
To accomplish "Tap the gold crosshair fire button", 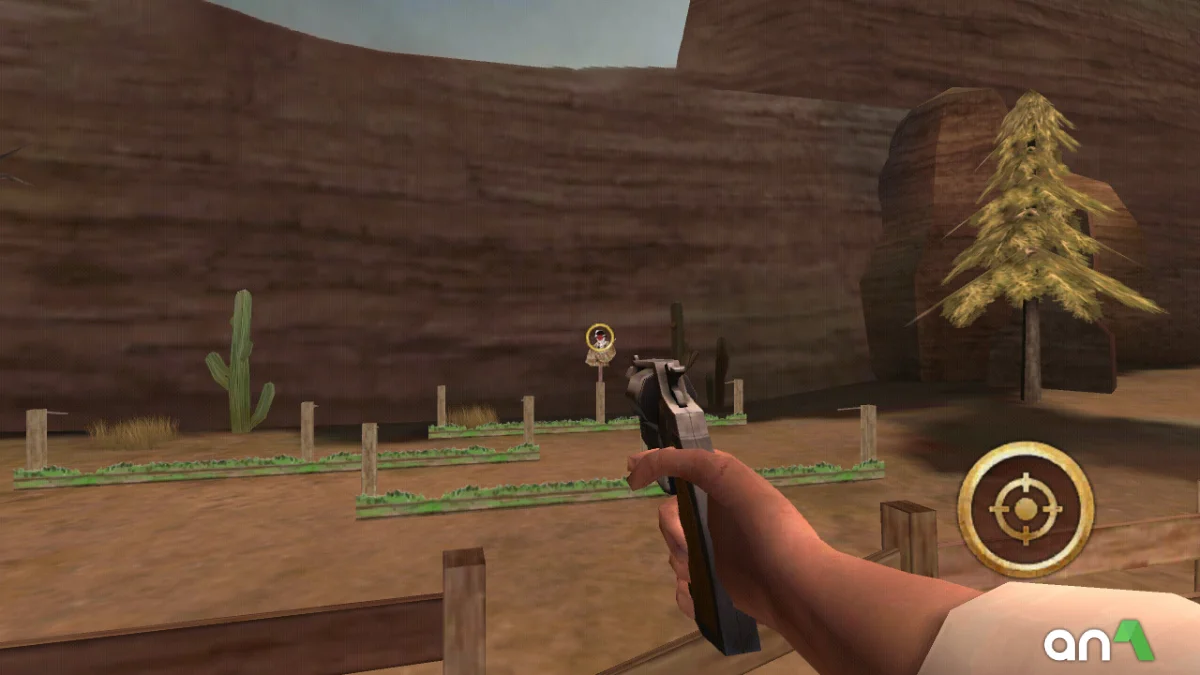I will point(1025,509).
